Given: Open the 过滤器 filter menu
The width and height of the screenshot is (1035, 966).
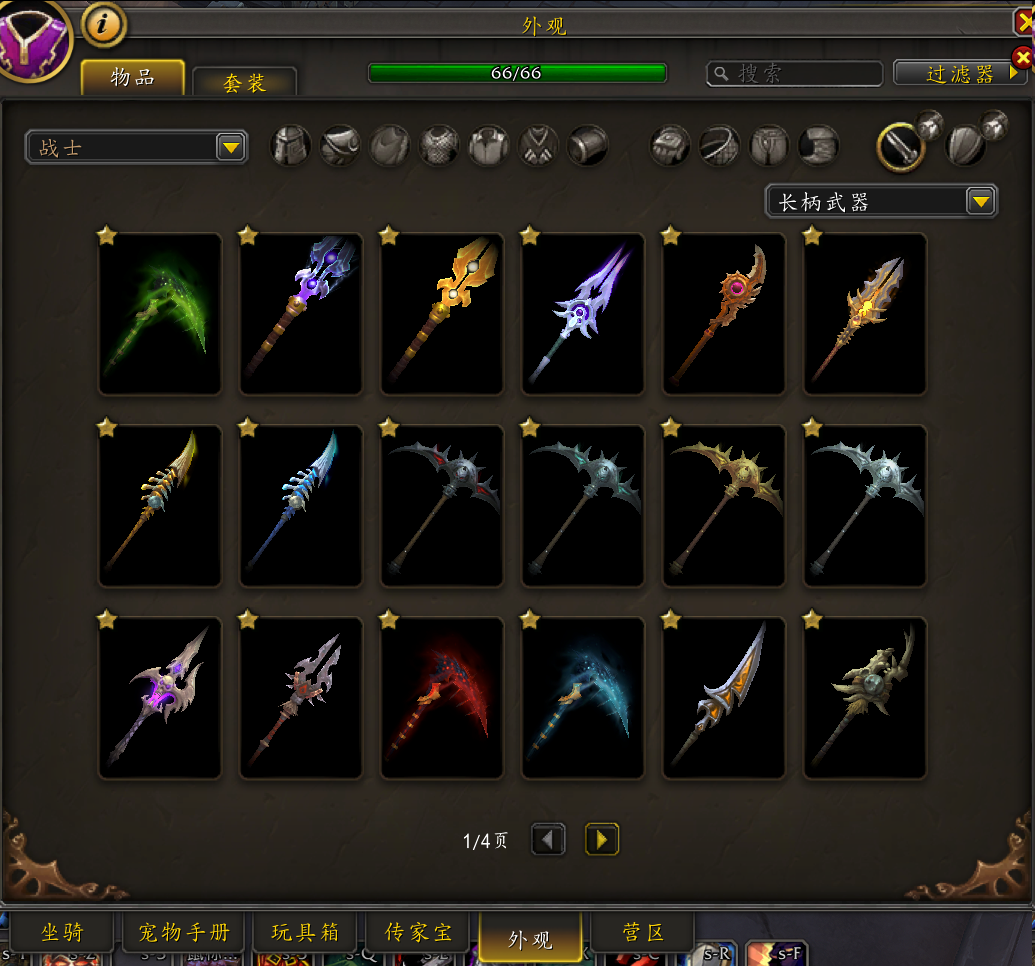Looking at the screenshot, I should point(959,73).
